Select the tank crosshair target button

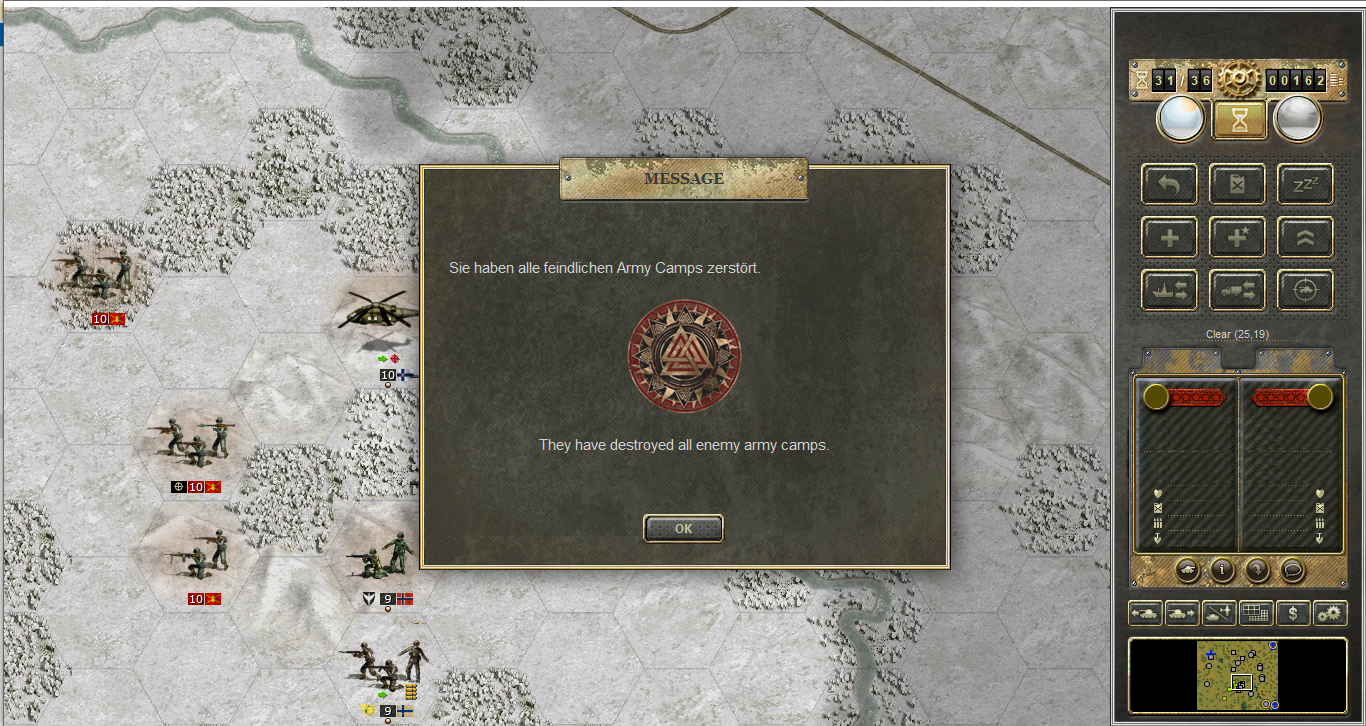tap(1305, 290)
